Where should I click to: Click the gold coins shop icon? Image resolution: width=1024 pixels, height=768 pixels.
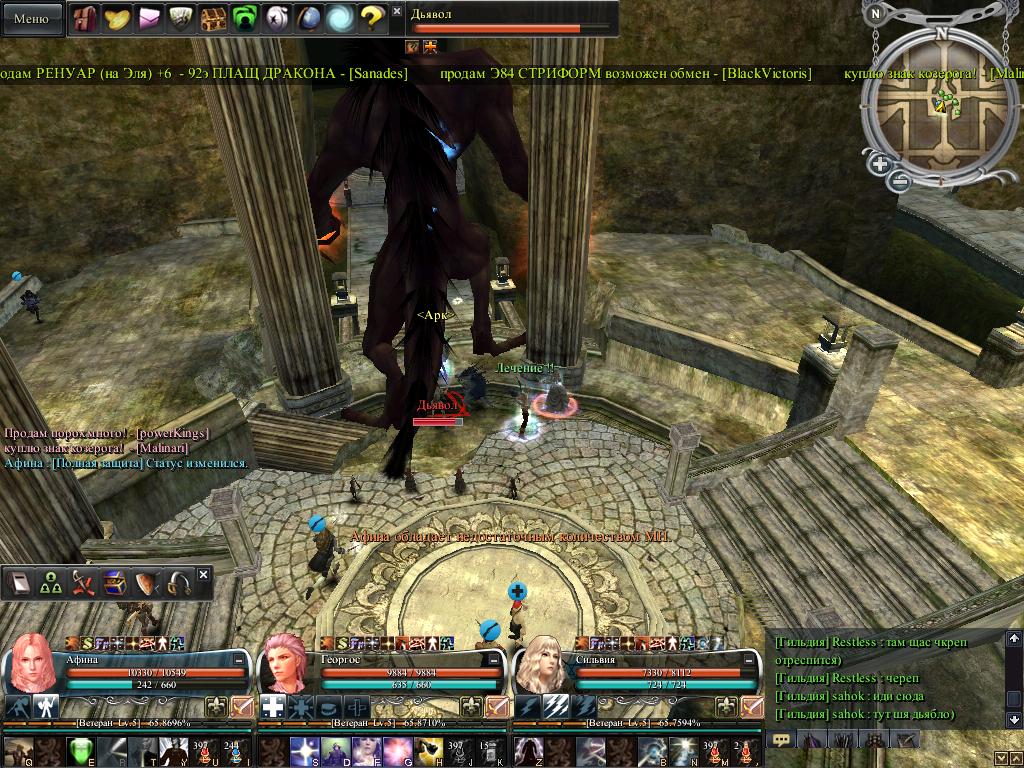117,18
